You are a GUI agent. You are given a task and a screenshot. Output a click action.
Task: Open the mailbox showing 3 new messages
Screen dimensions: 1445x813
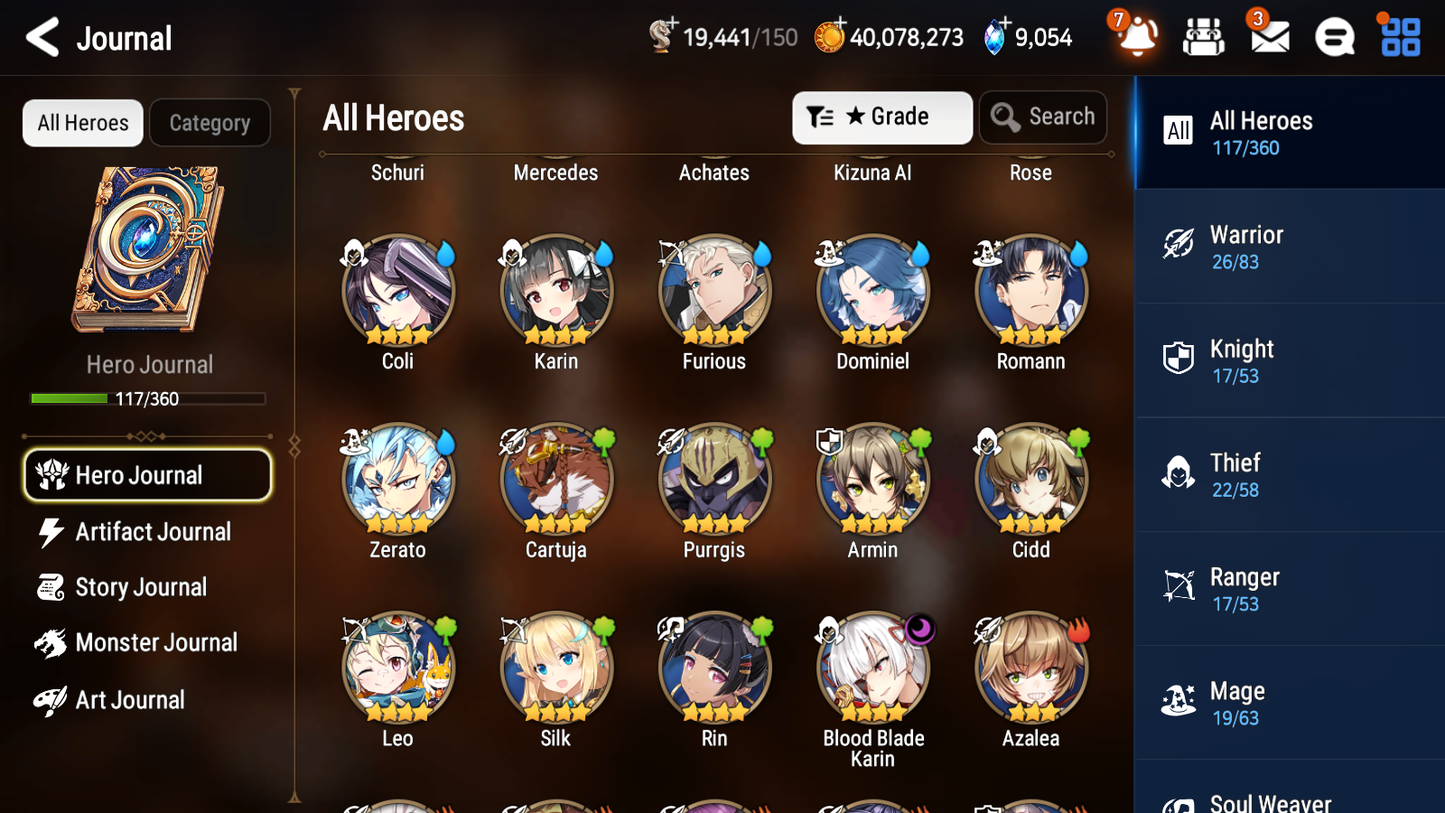tap(1268, 36)
